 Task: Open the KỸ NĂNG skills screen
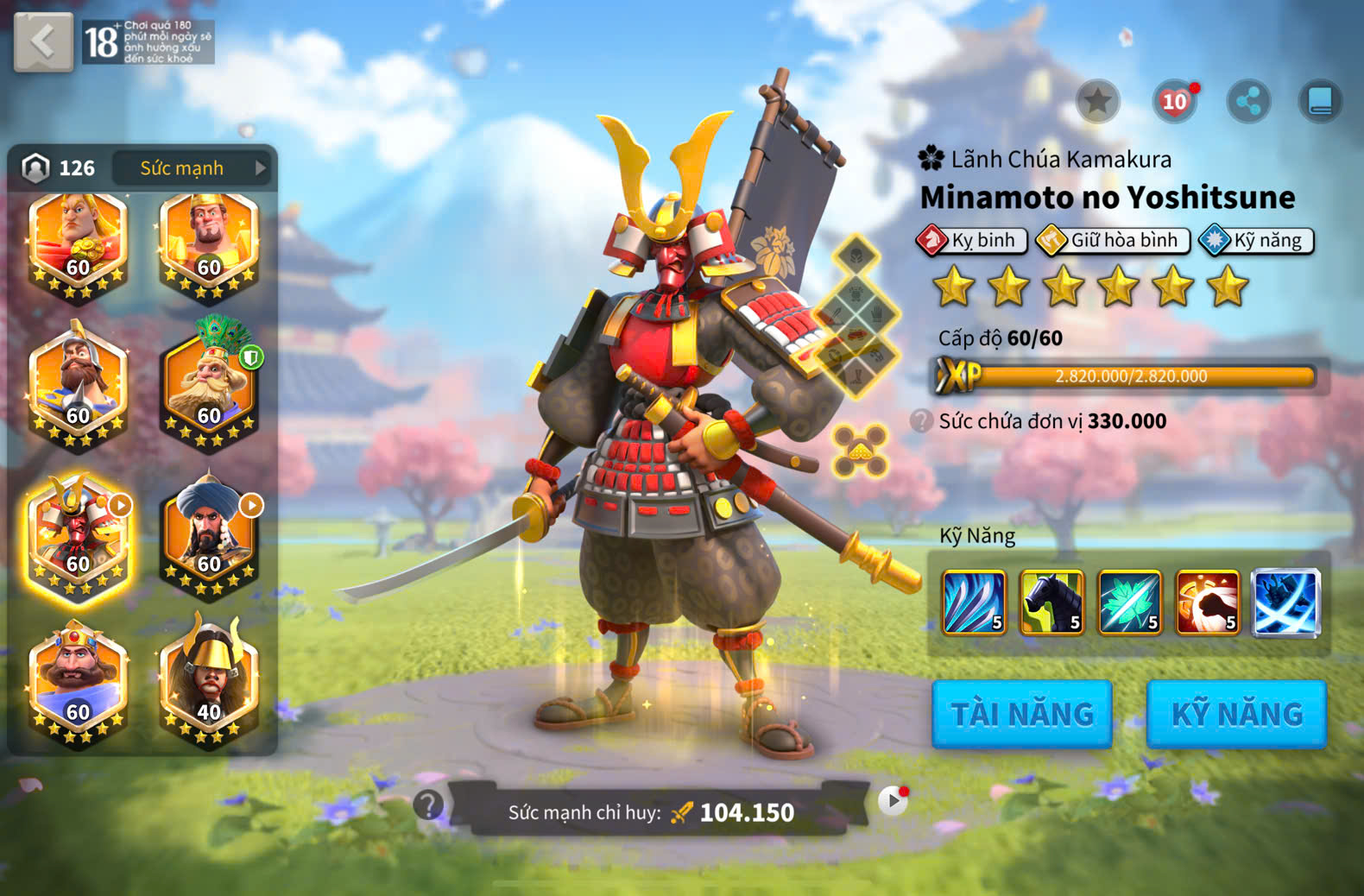pos(1236,714)
